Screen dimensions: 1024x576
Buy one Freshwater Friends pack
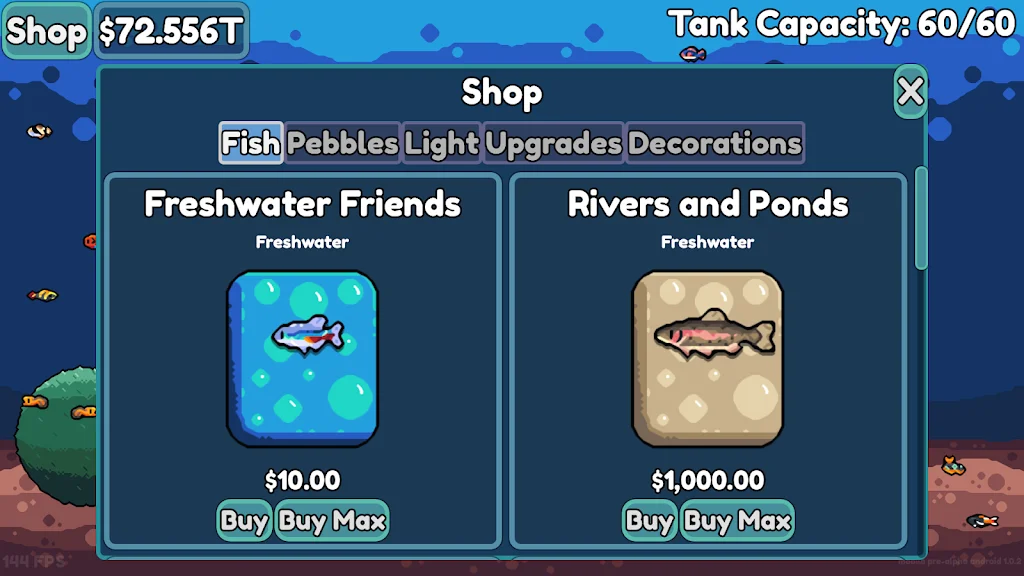click(244, 521)
